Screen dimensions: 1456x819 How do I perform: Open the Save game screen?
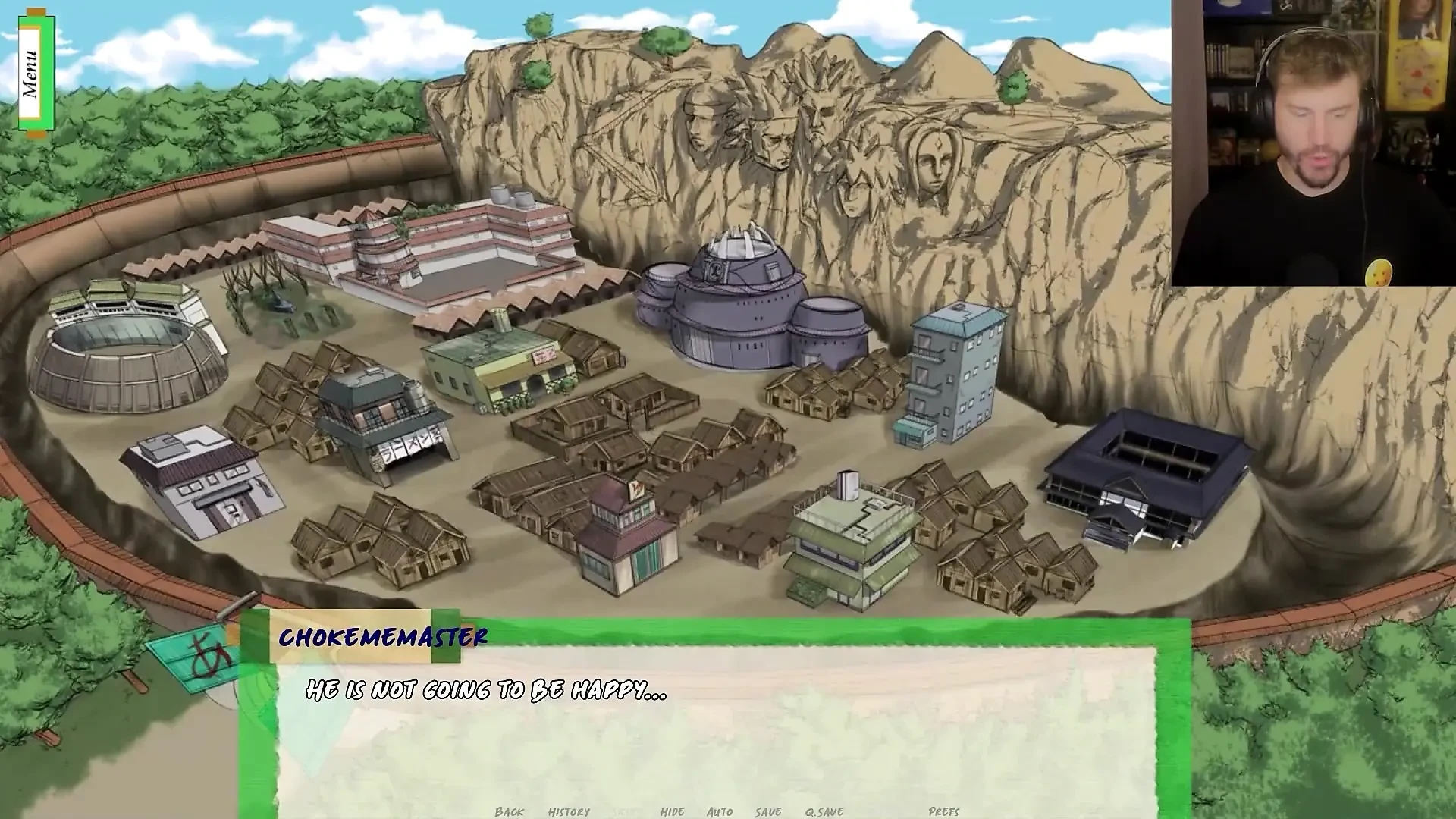click(x=767, y=811)
